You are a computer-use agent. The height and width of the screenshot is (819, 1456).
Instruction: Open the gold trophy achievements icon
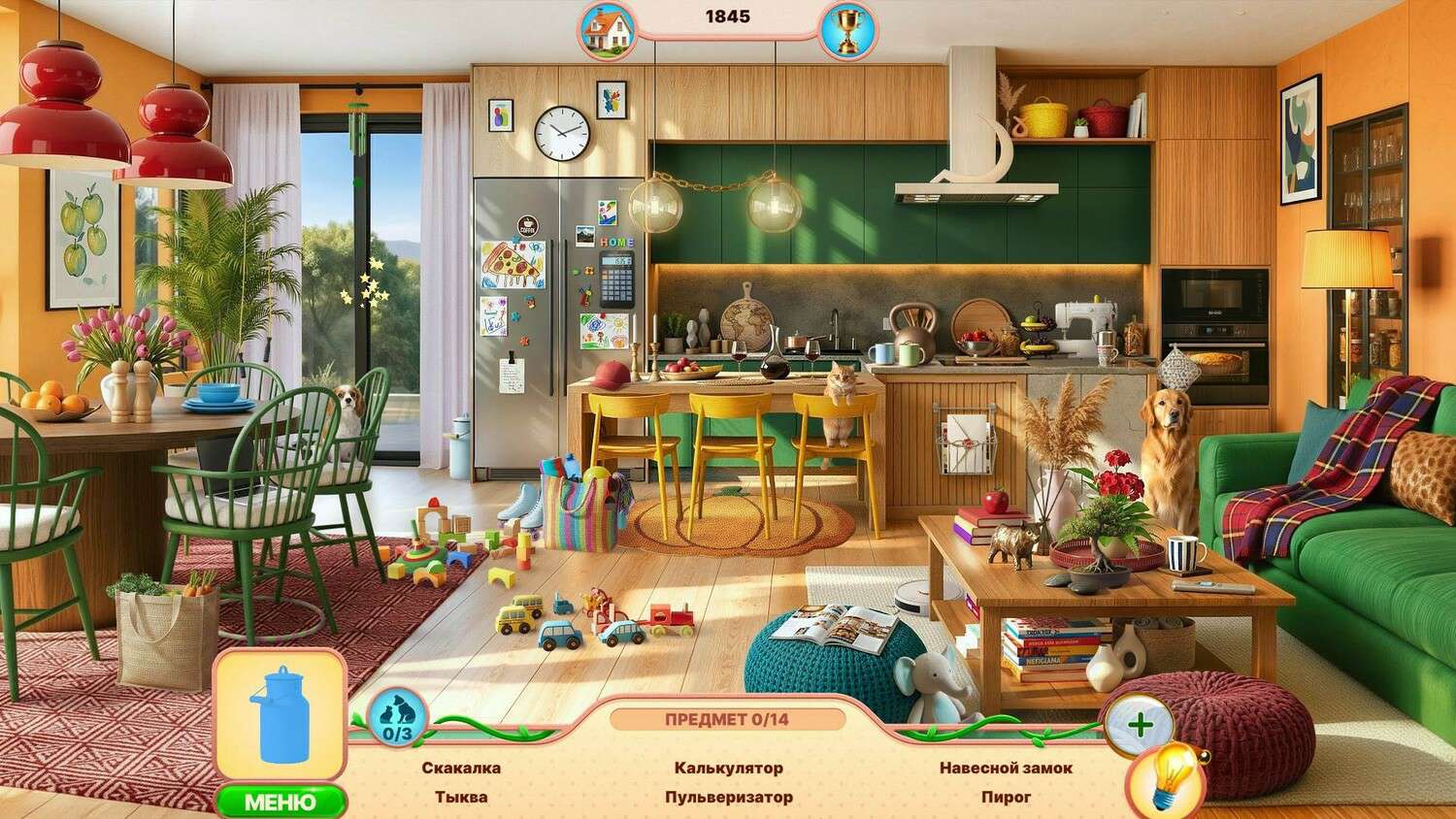point(846,30)
